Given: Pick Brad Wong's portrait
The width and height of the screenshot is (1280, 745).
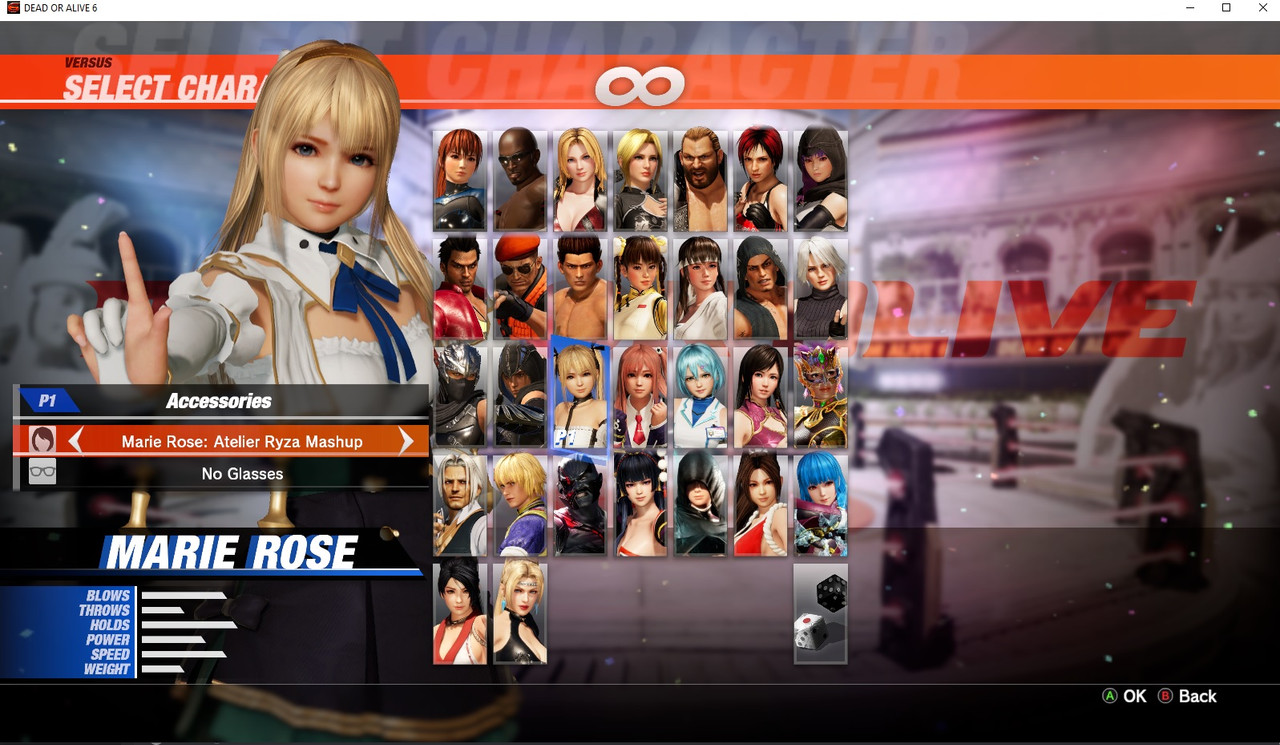Looking at the screenshot, I should pos(460,504).
